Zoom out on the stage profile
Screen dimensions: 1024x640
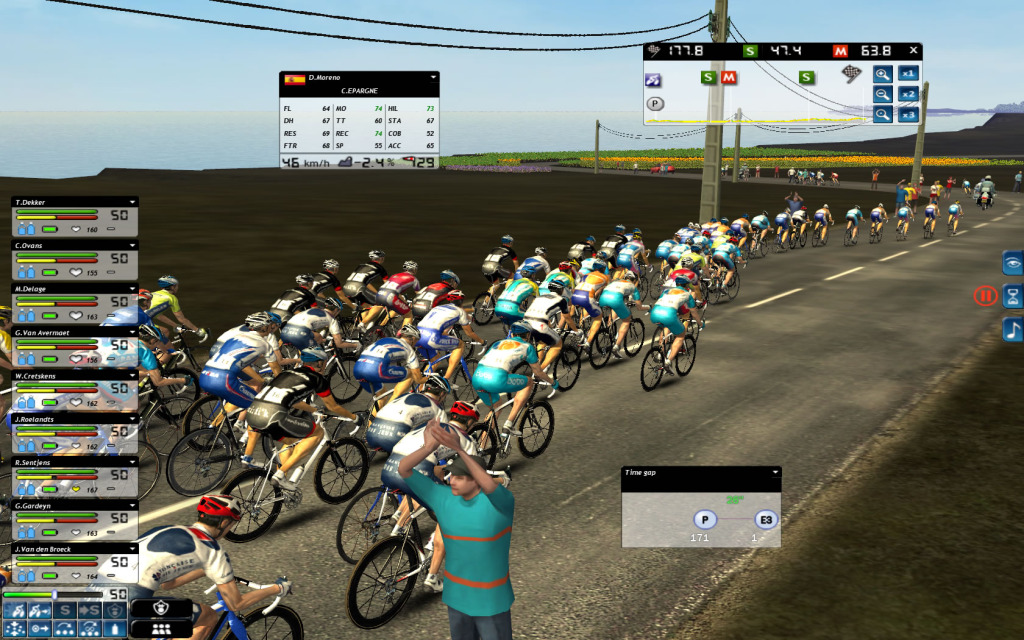[x=882, y=94]
